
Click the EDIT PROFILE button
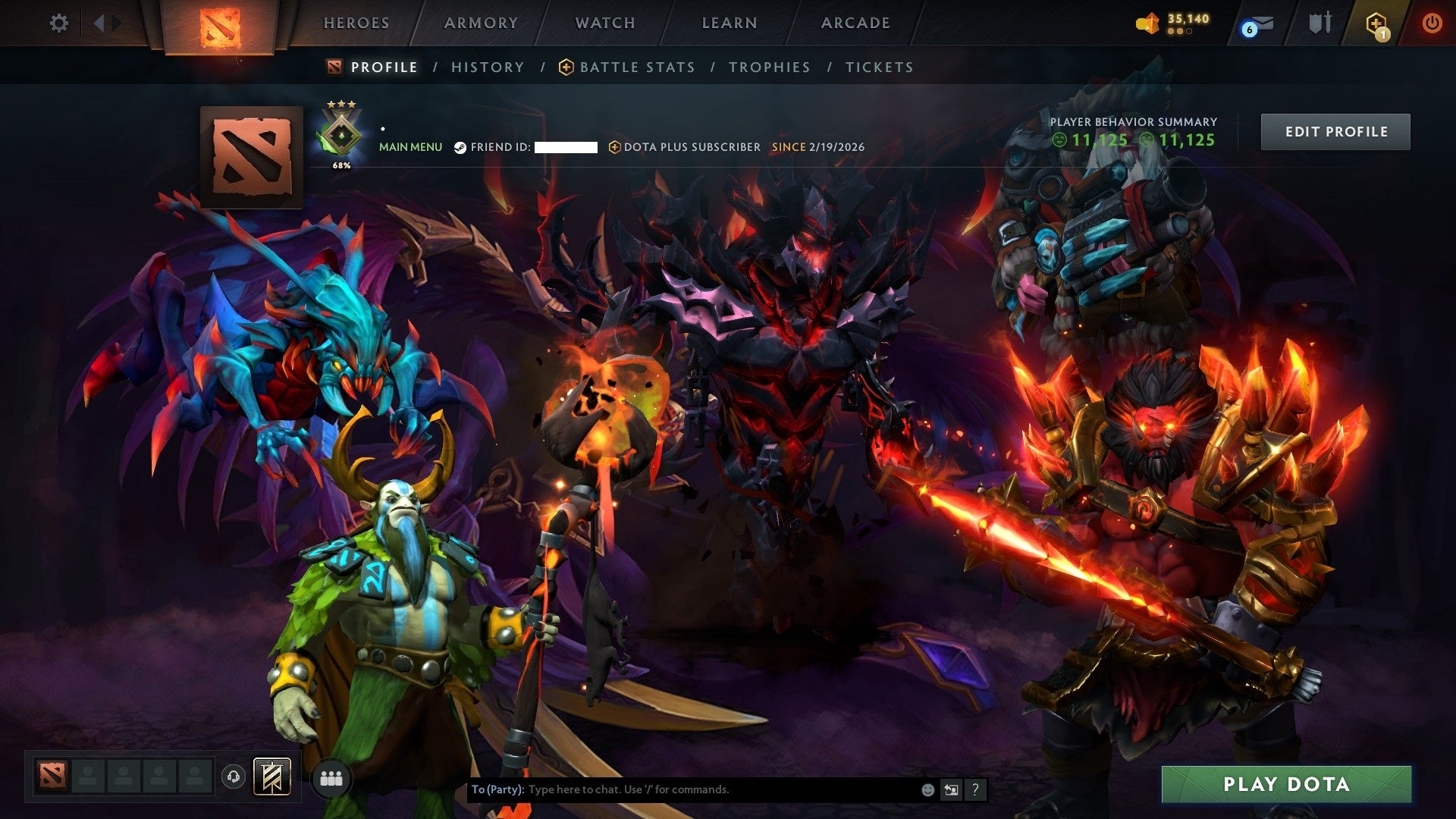click(x=1335, y=131)
